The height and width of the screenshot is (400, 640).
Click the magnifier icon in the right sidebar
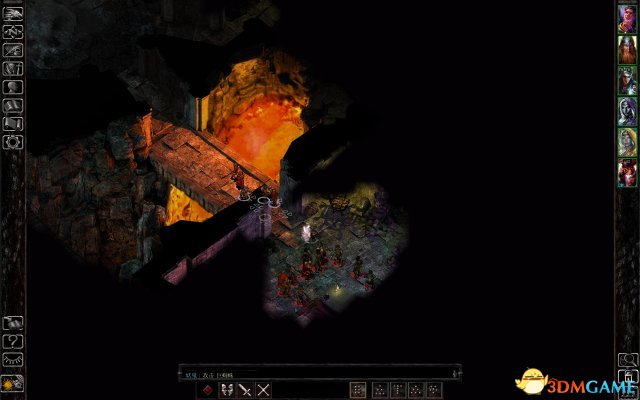[627, 358]
